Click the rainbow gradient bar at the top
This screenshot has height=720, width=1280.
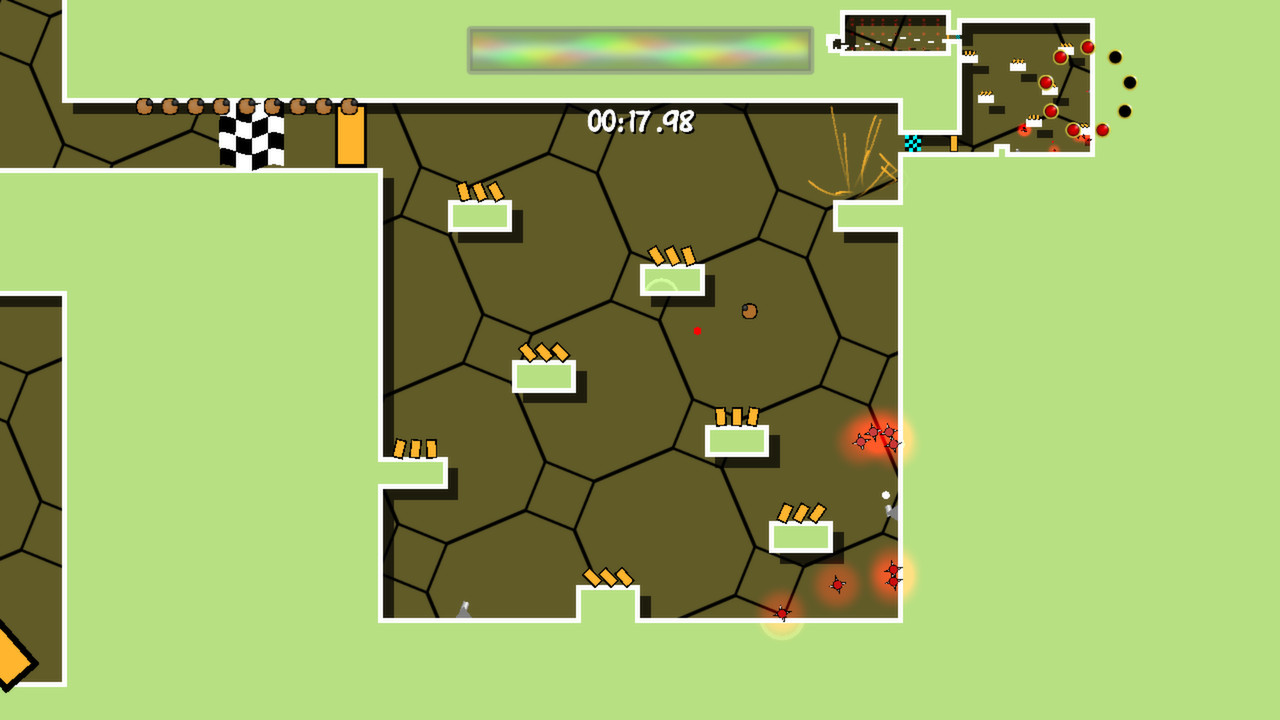click(639, 50)
